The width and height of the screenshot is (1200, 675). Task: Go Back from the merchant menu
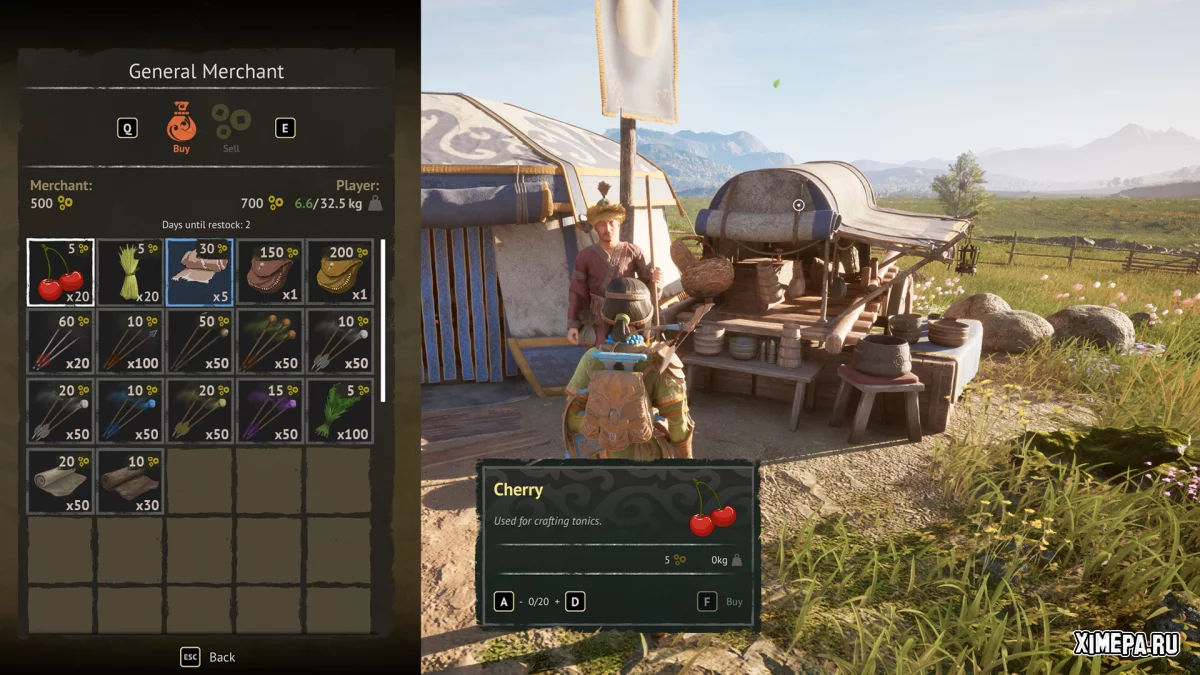pos(208,657)
